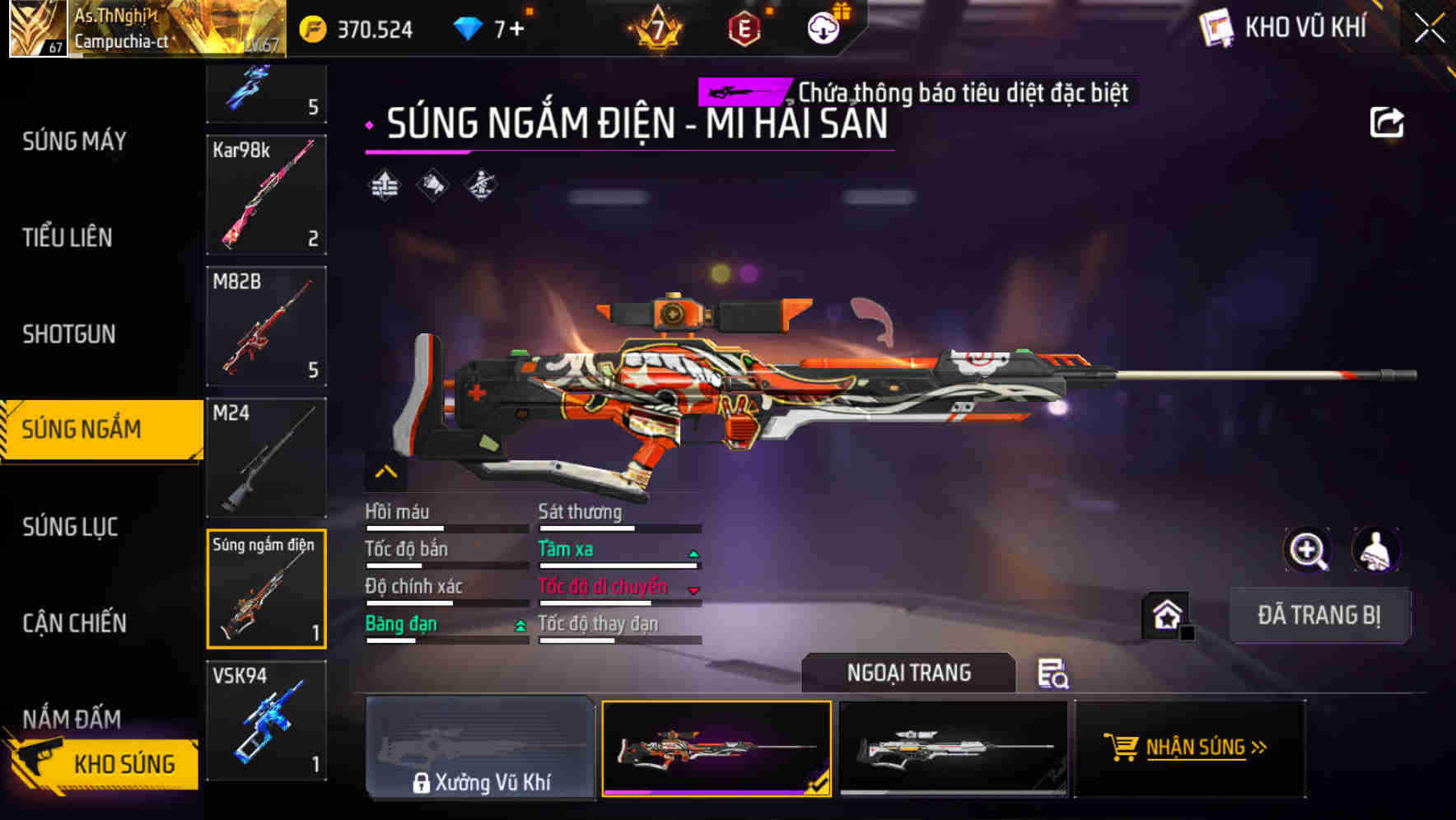Open the Băng đạn stat upgrade arrows

519,626
